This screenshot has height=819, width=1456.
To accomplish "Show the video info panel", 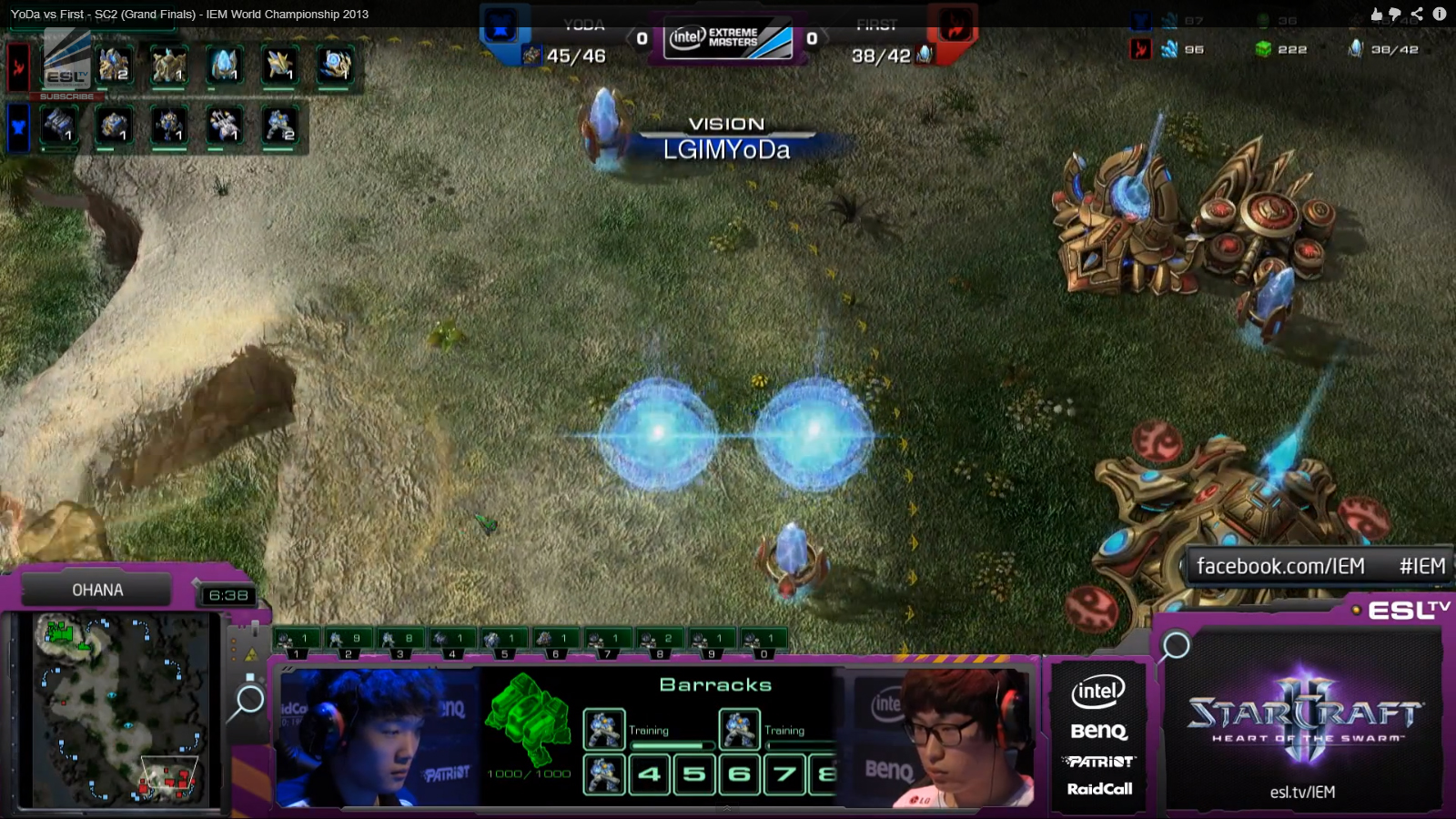I will [1439, 14].
